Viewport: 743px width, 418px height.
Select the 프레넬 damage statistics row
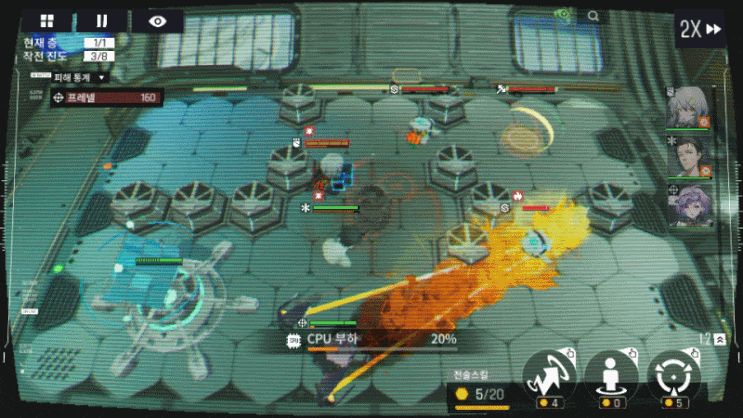(x=107, y=98)
